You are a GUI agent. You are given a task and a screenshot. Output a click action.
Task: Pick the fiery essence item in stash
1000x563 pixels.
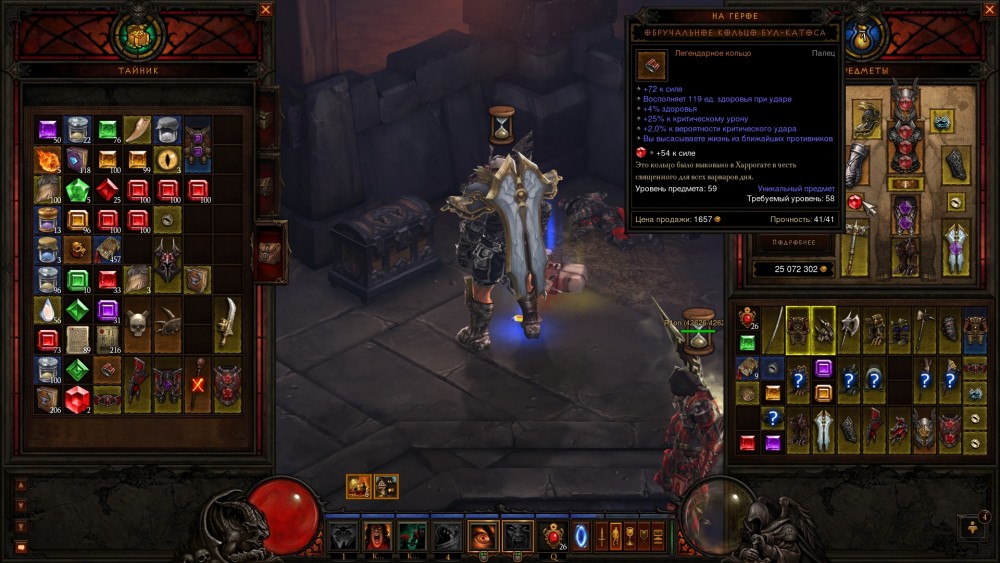pos(47,160)
